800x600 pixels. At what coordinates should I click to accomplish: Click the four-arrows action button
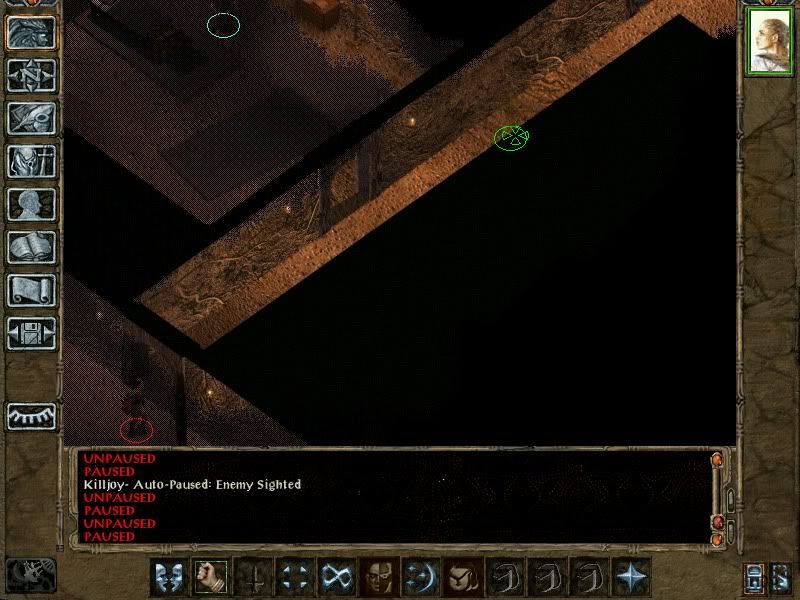click(x=294, y=577)
